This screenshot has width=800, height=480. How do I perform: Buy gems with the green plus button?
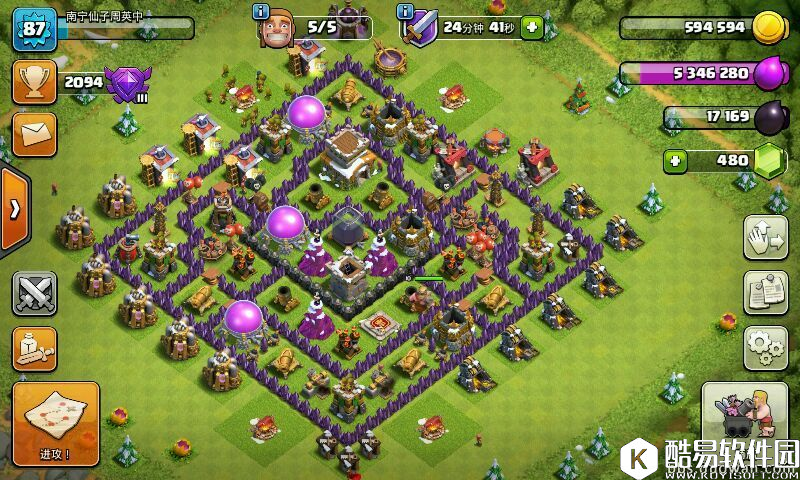[676, 160]
